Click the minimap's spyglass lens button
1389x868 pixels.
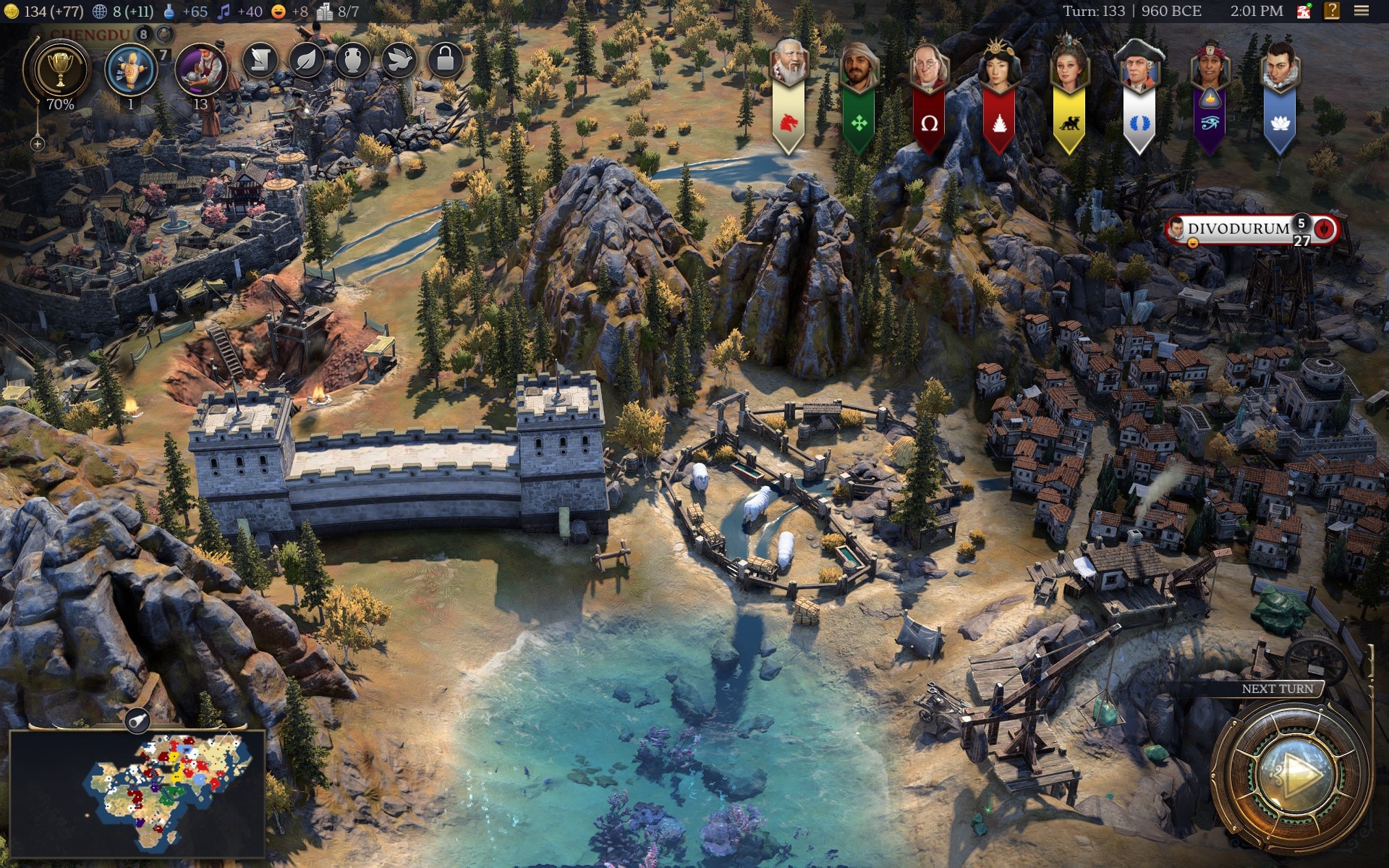(x=137, y=720)
